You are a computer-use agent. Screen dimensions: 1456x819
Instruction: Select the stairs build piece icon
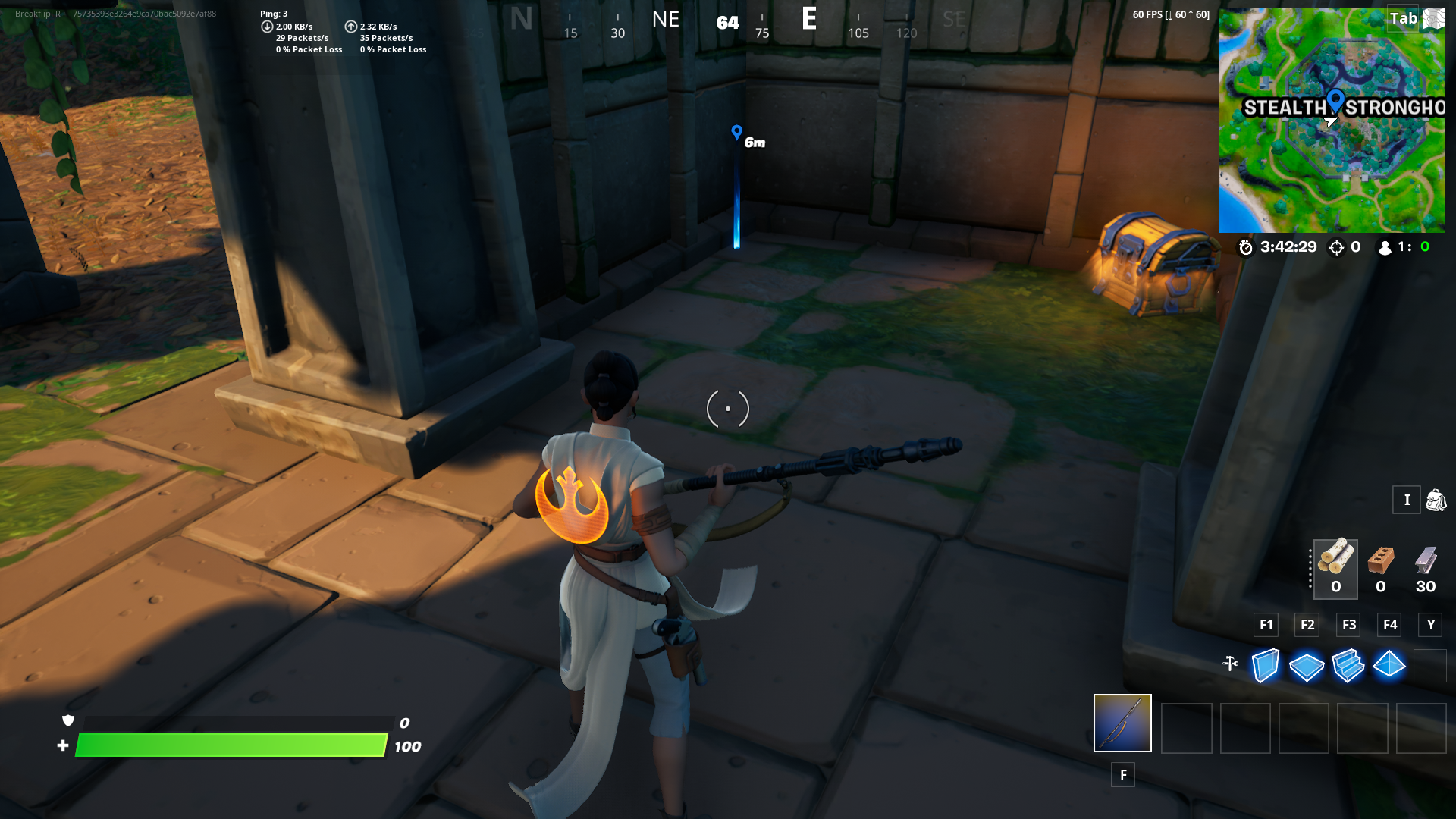[1348, 666]
